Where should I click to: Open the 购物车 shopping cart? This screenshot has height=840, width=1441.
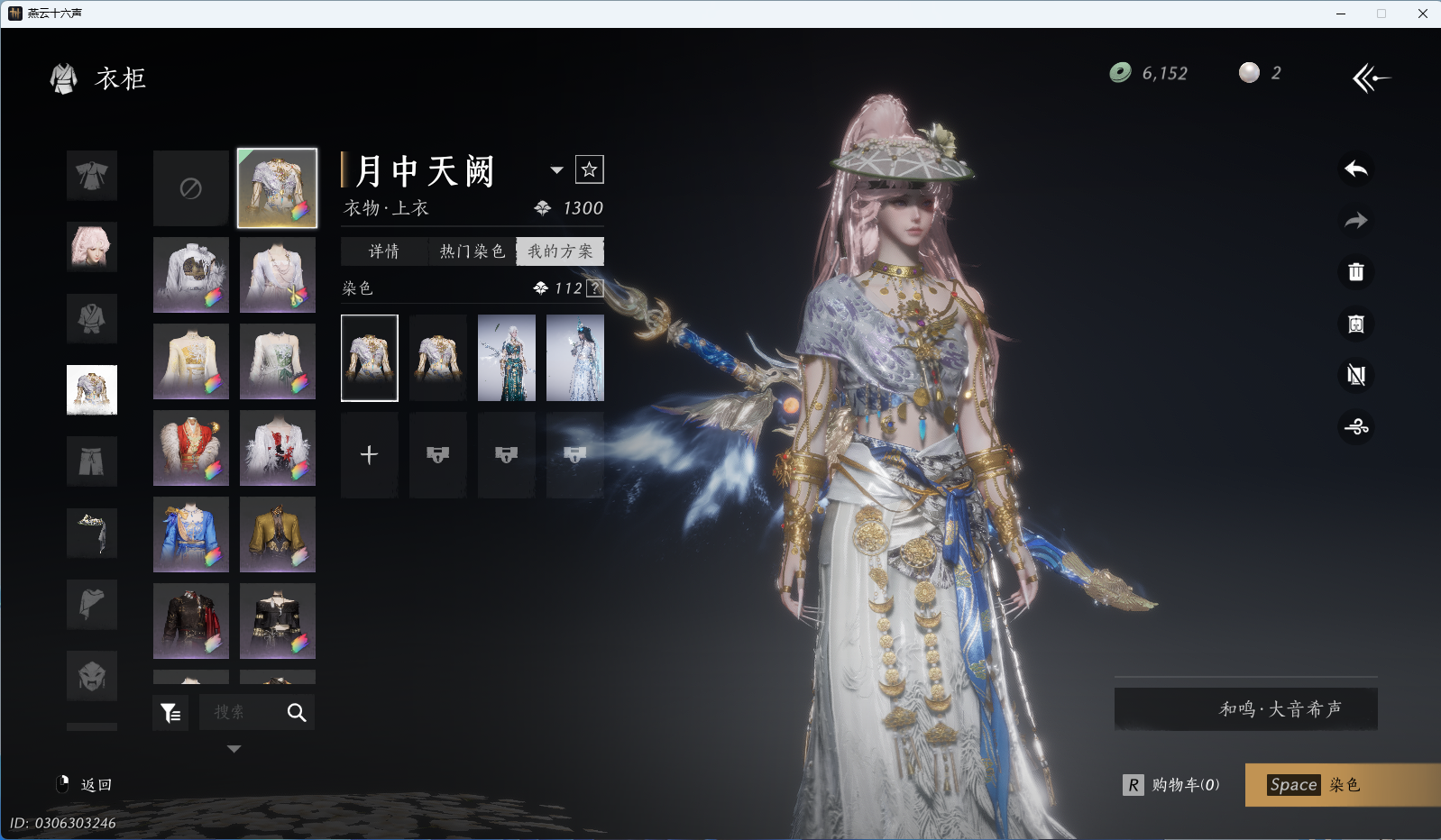(1171, 785)
